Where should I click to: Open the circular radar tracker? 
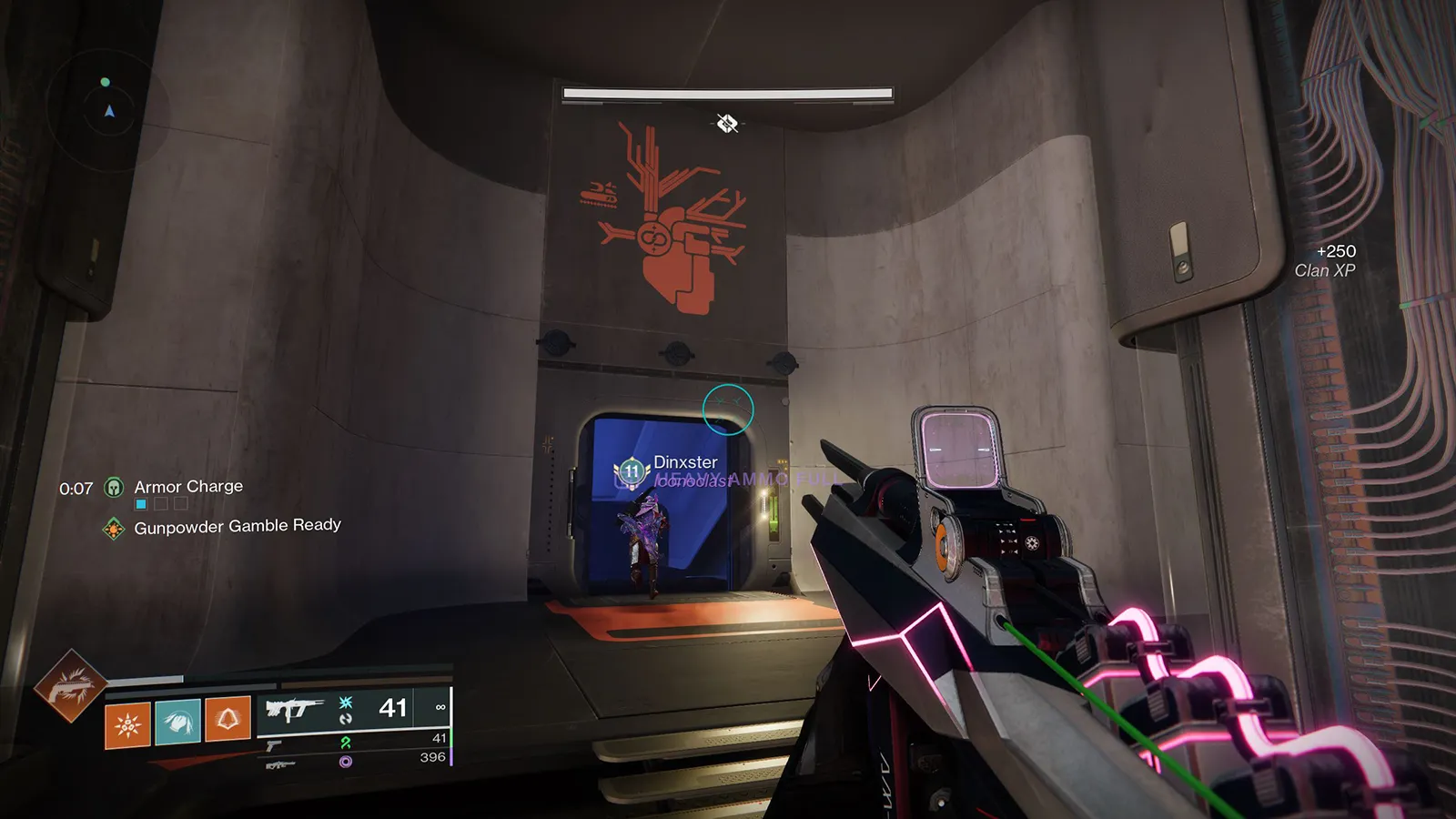(107, 109)
